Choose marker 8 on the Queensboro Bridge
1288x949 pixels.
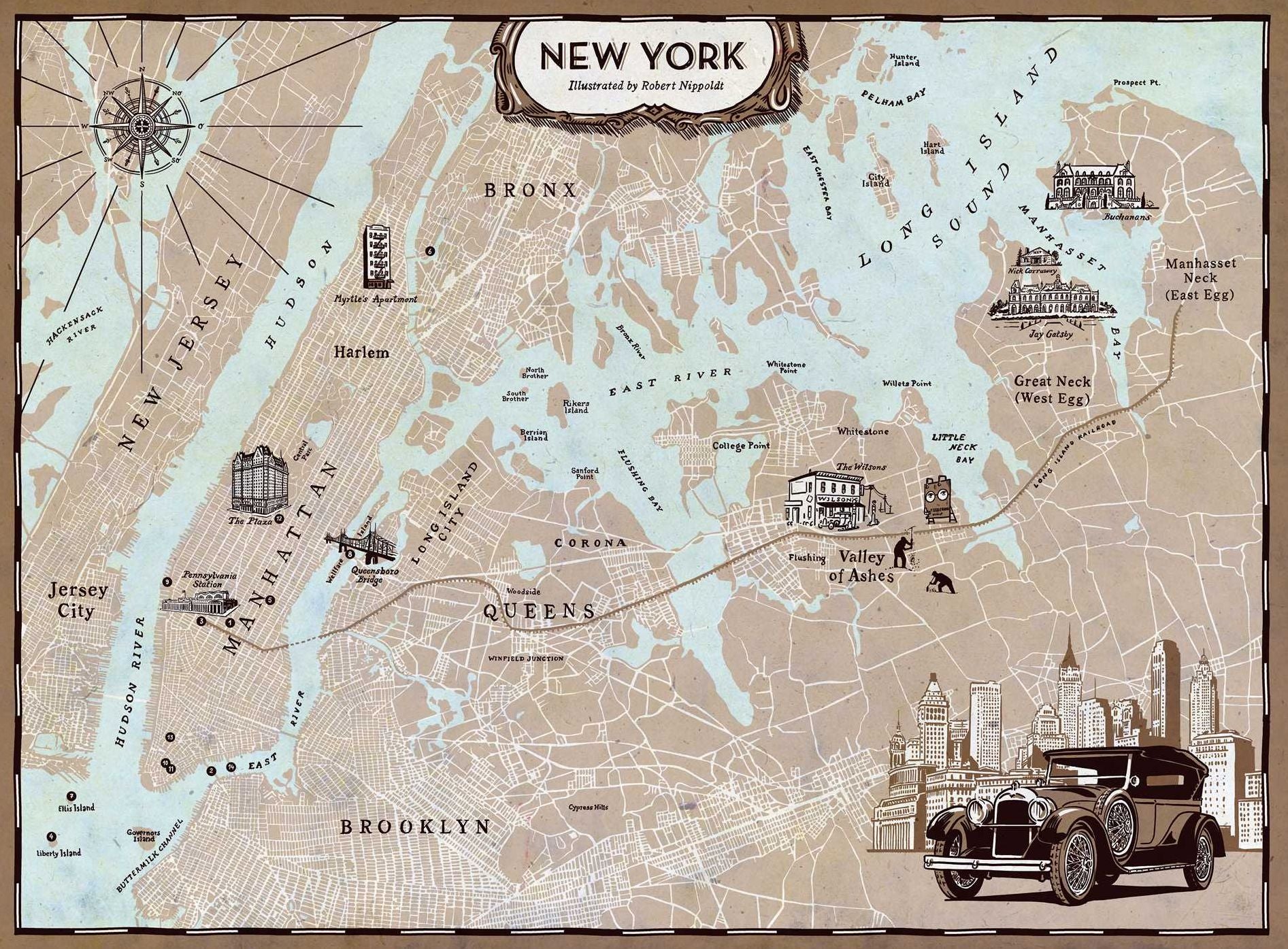[x=350, y=554]
